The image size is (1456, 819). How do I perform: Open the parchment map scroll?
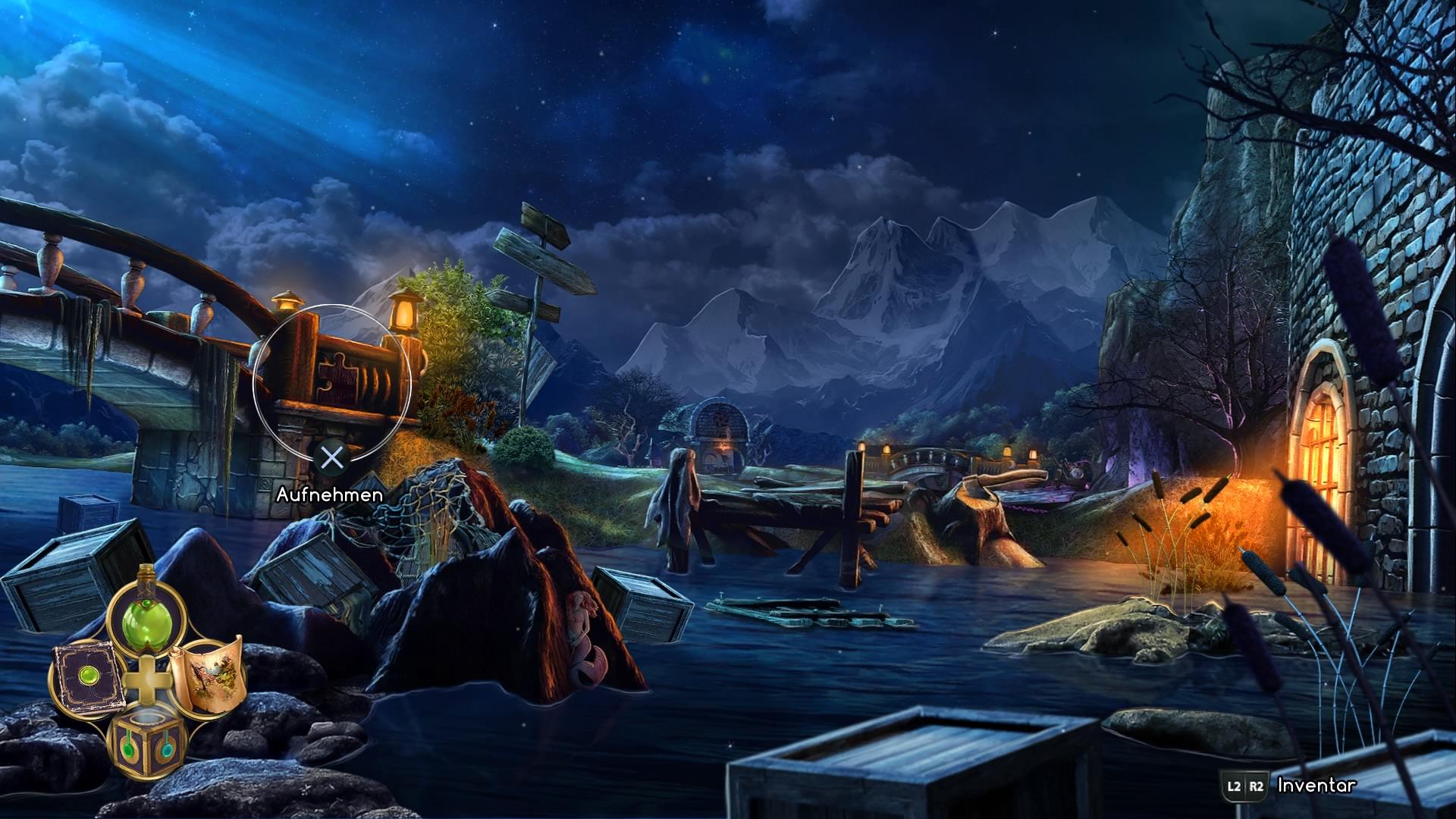(x=207, y=675)
